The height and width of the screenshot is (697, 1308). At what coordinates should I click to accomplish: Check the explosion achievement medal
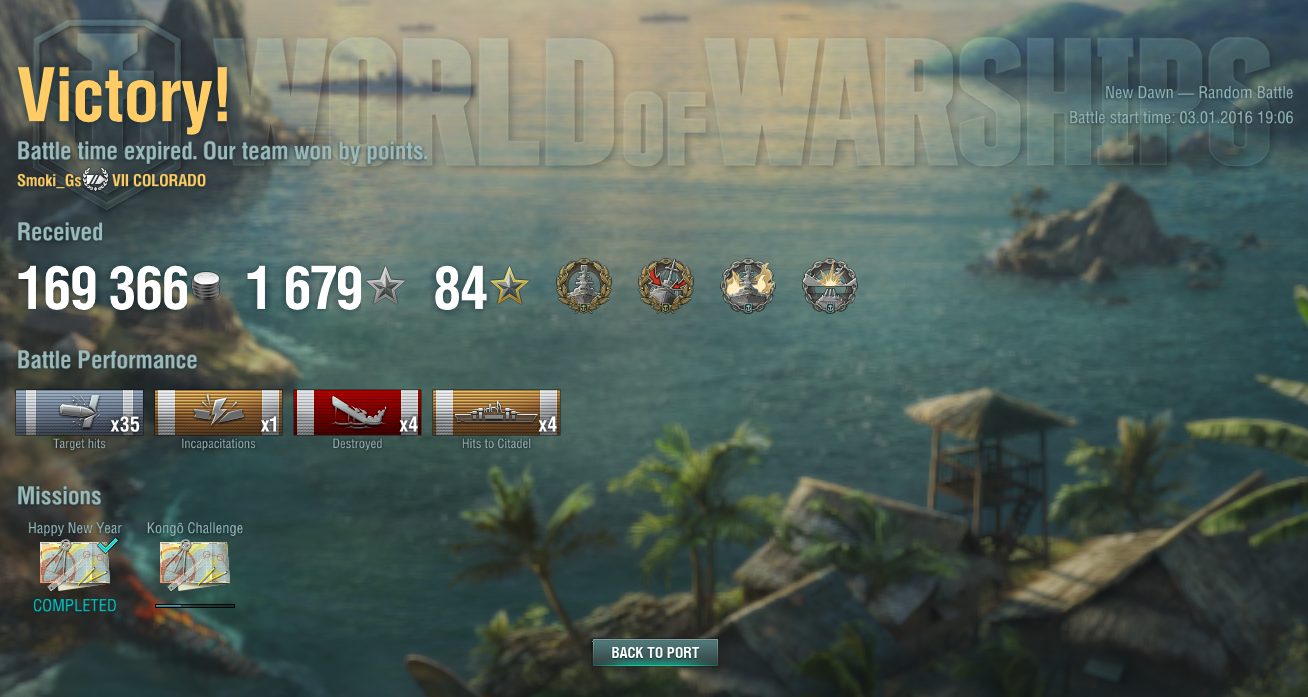pyautogui.click(x=829, y=287)
